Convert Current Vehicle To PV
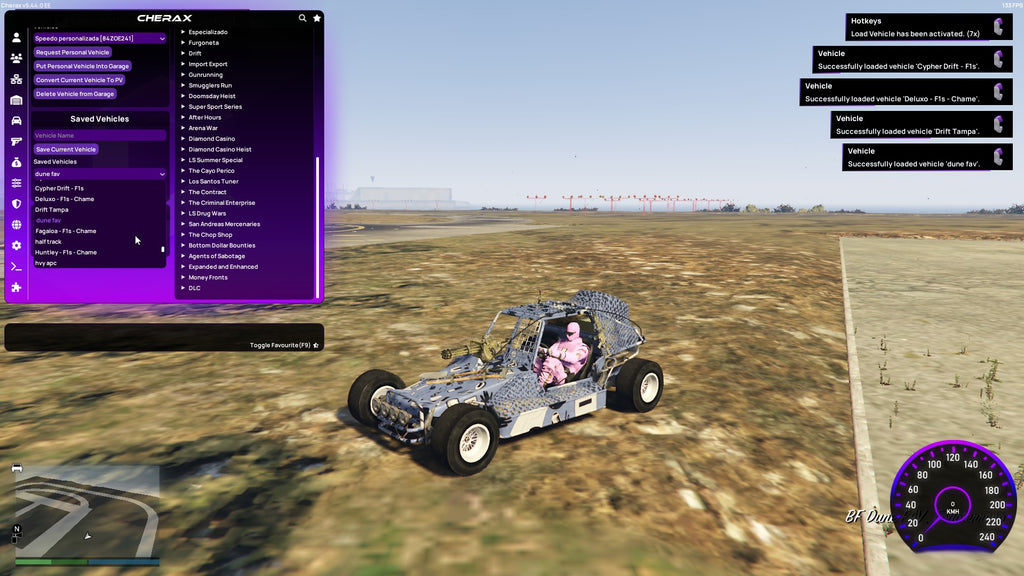The height and width of the screenshot is (576, 1024). point(79,80)
